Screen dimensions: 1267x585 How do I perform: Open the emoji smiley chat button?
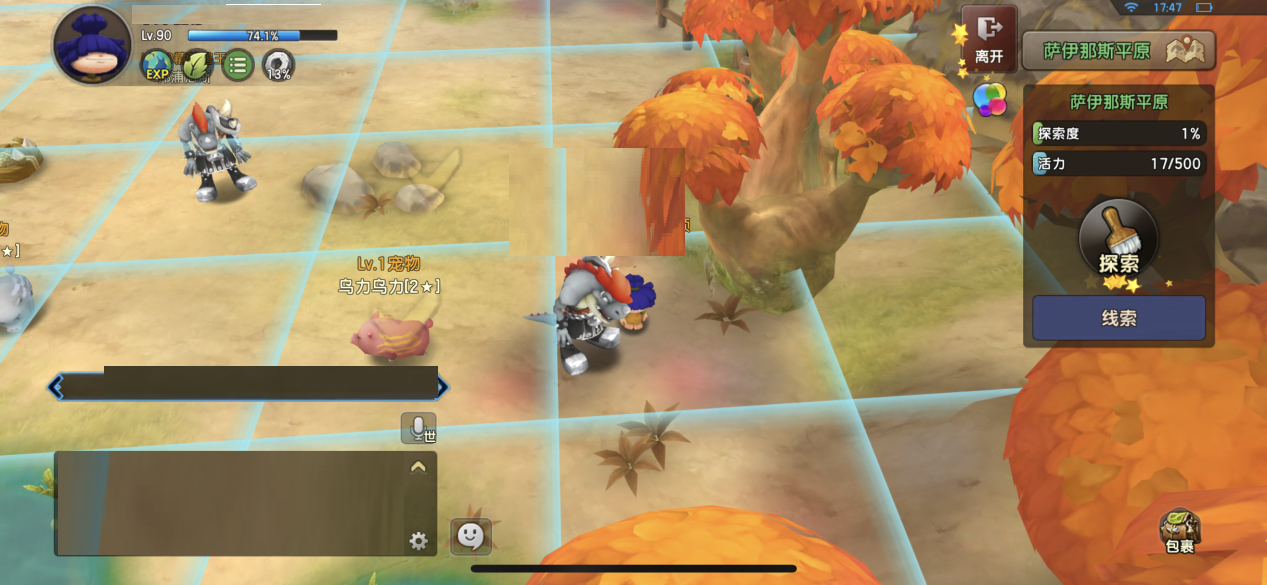tap(470, 536)
